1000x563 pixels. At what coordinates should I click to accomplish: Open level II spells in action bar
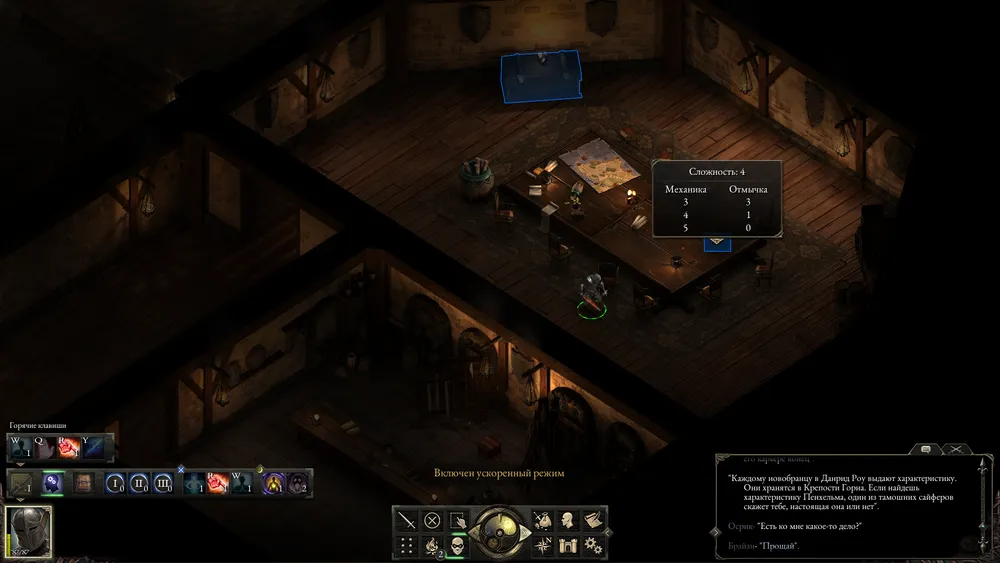point(139,484)
